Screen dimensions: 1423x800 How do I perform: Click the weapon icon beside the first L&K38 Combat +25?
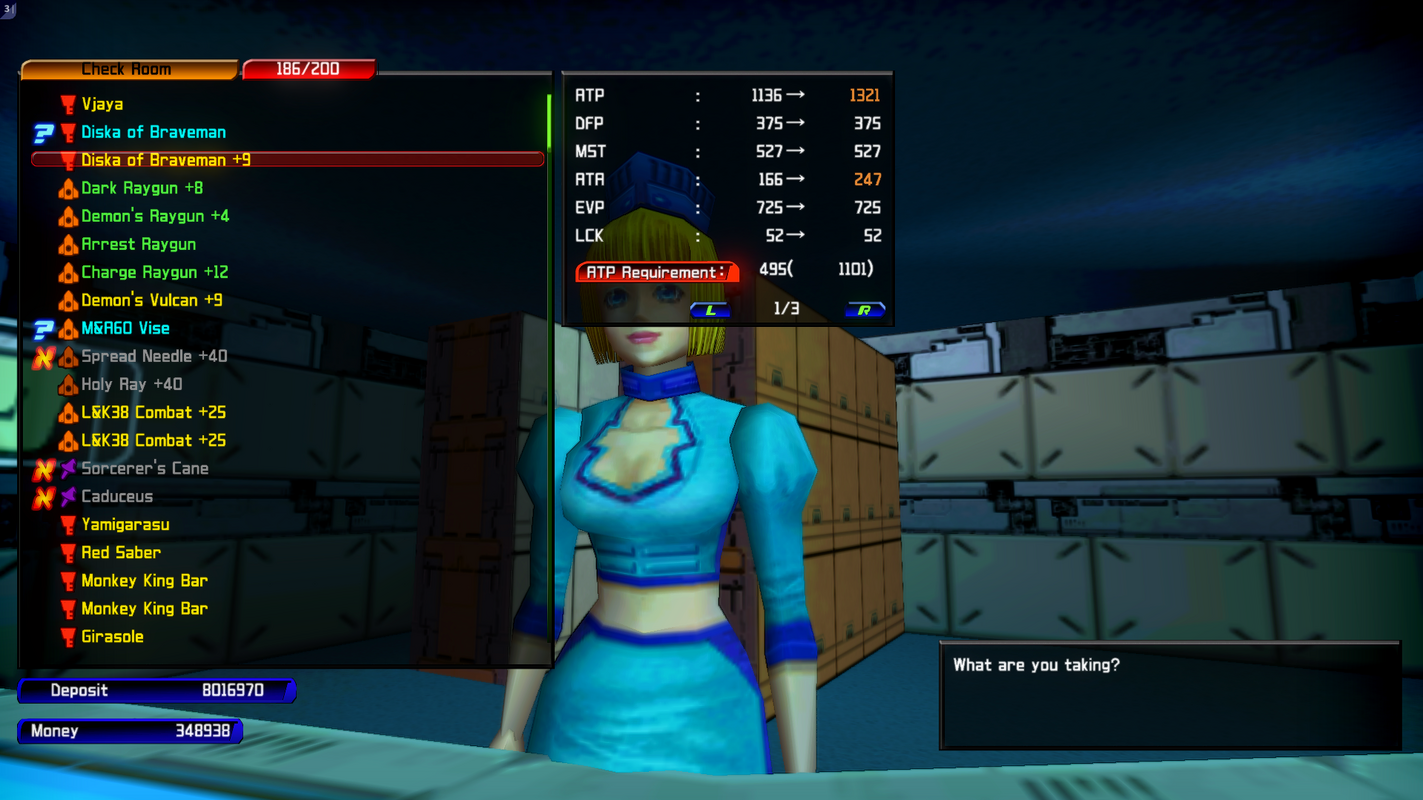[67, 412]
